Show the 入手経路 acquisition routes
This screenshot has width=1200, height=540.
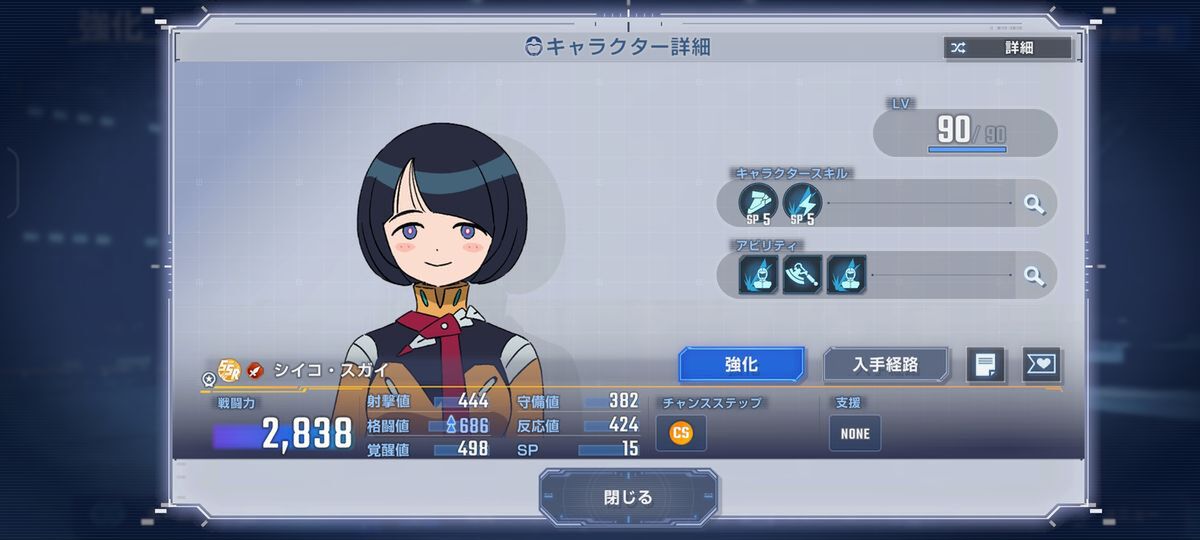(x=885, y=365)
